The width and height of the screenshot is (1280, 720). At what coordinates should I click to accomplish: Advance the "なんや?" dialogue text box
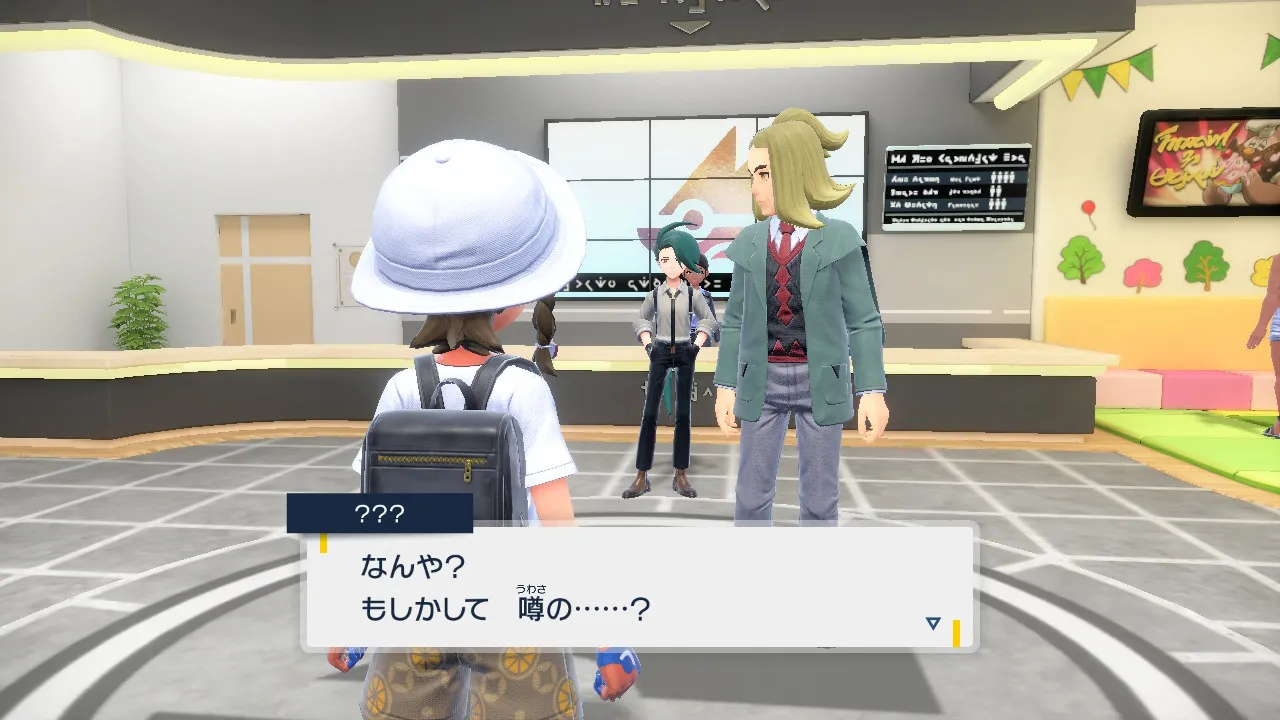[x=638, y=587]
